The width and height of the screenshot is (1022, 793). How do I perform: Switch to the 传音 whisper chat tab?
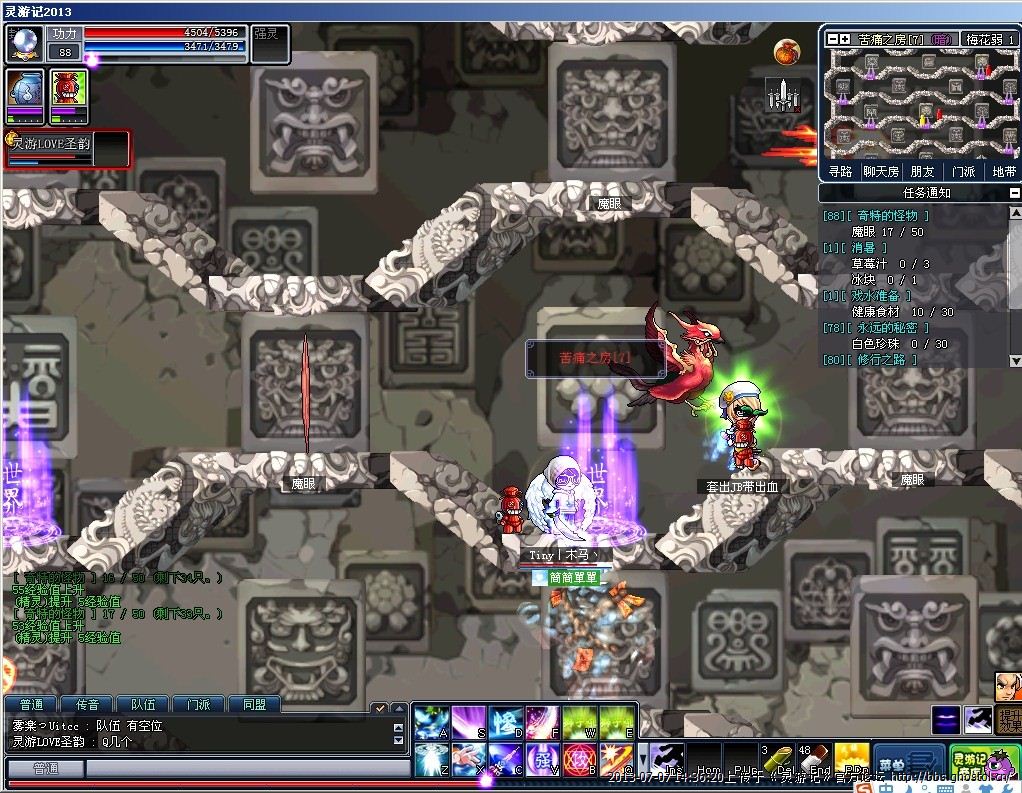pyautogui.click(x=87, y=704)
